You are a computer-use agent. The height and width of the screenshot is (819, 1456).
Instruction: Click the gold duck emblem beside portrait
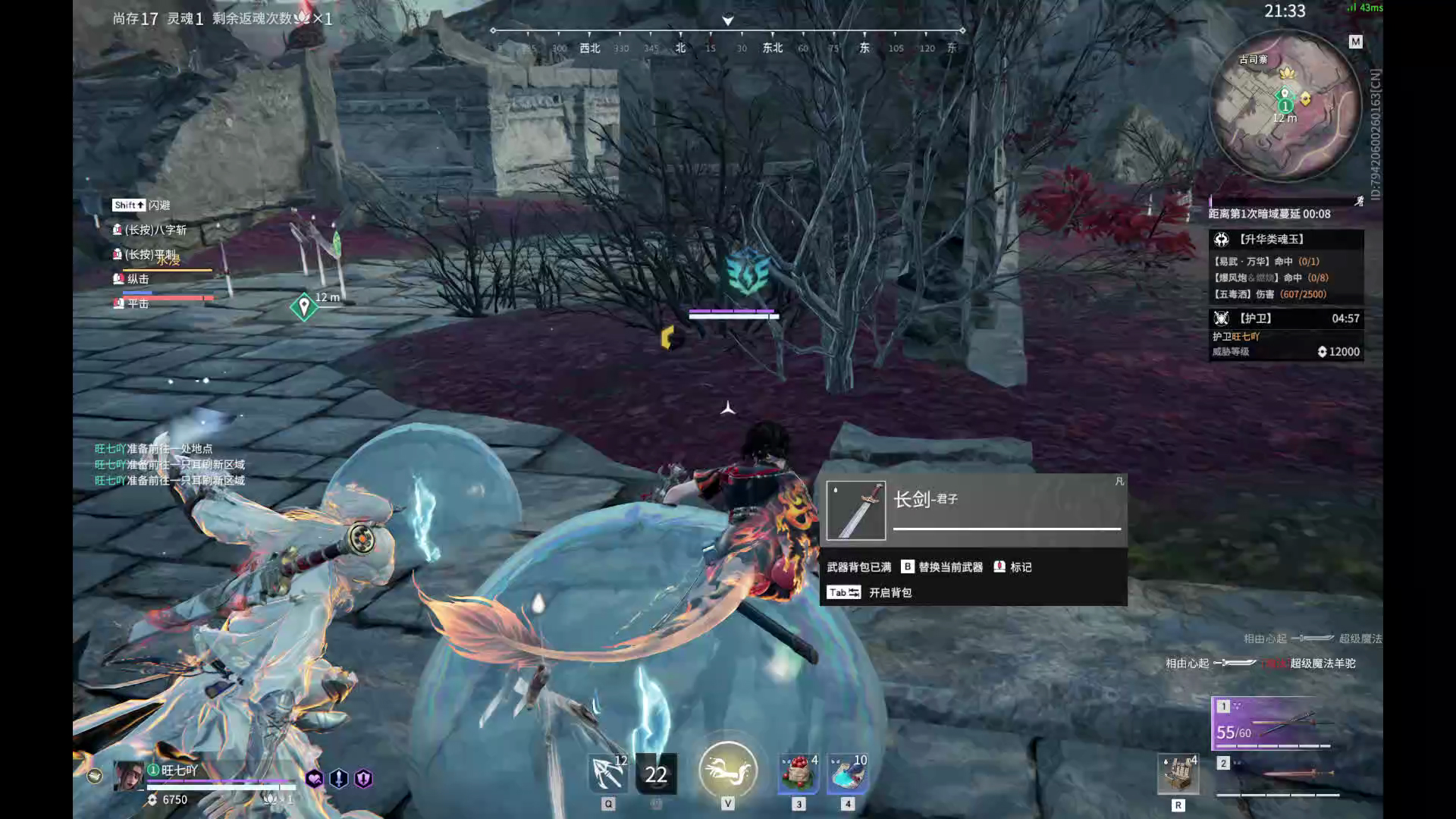[94, 776]
